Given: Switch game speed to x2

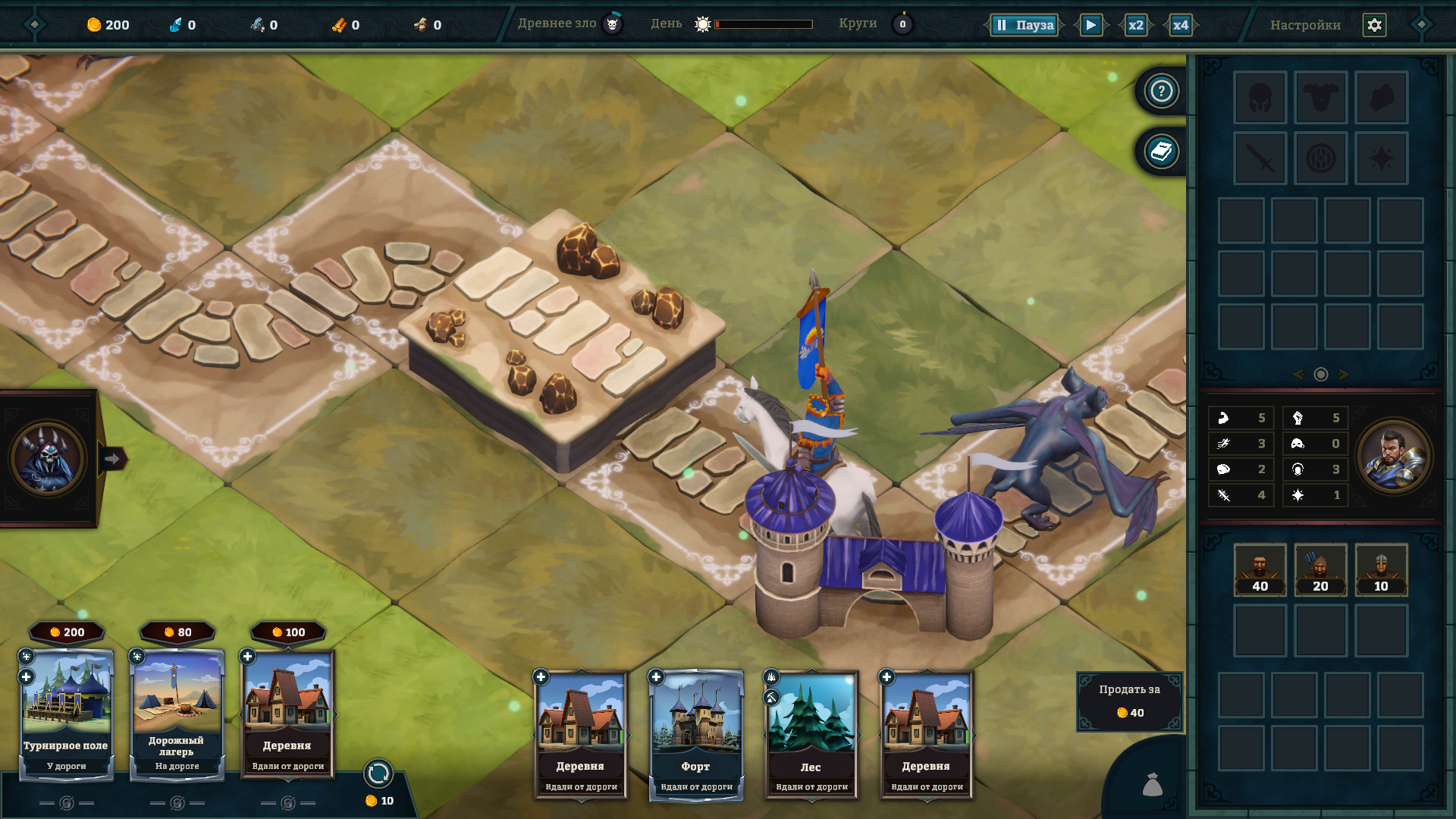Looking at the screenshot, I should click(x=1135, y=25).
